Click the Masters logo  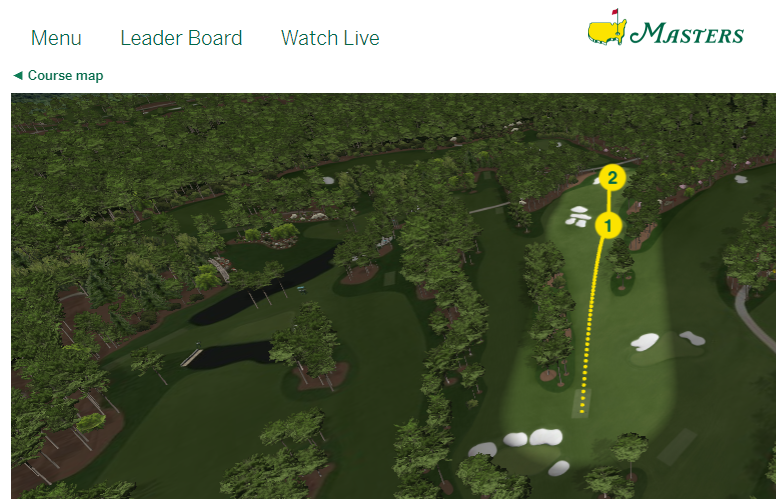pyautogui.click(x=665, y=31)
